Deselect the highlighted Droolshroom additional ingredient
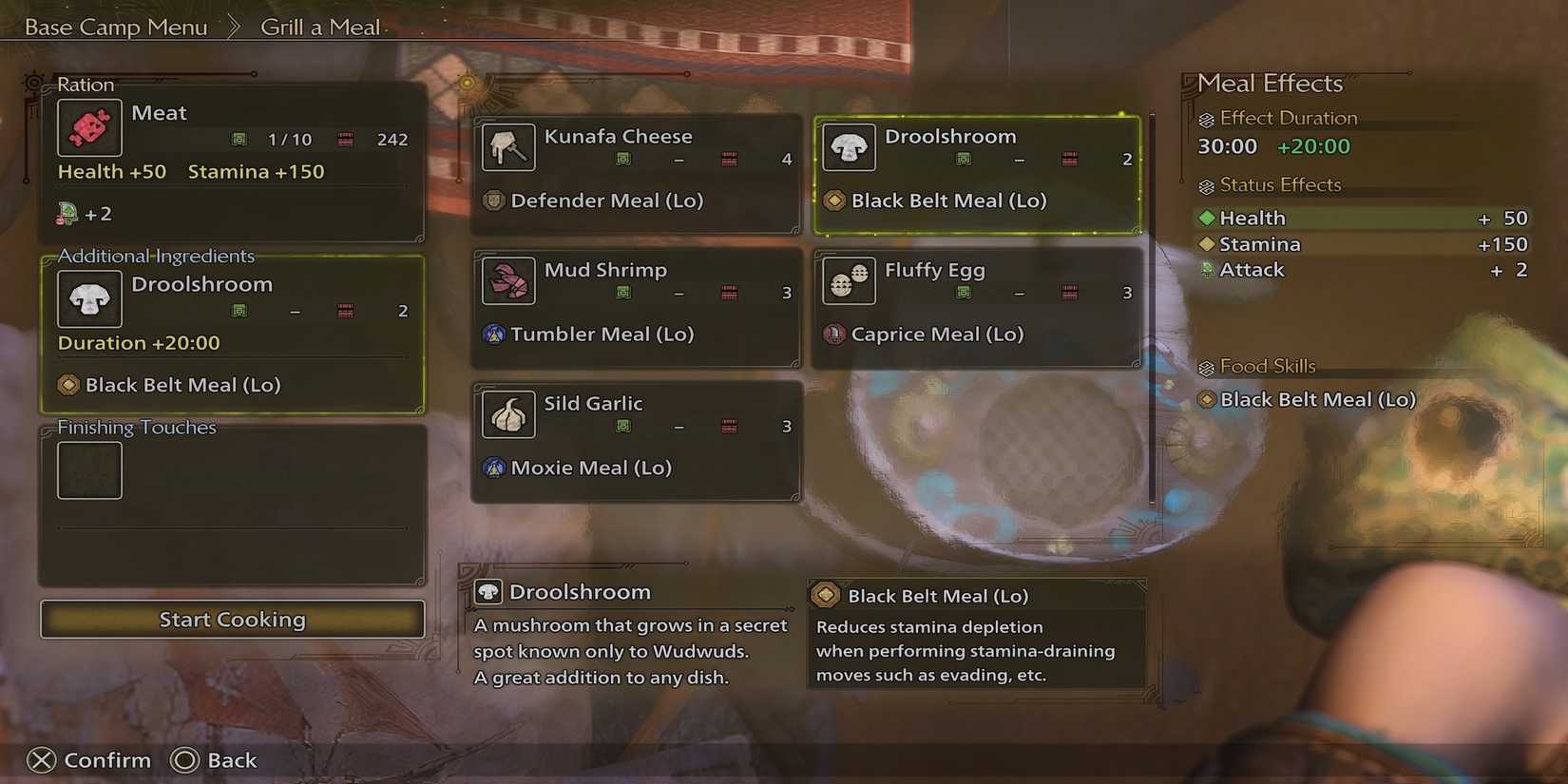The width and height of the screenshot is (1568, 784). tap(232, 333)
